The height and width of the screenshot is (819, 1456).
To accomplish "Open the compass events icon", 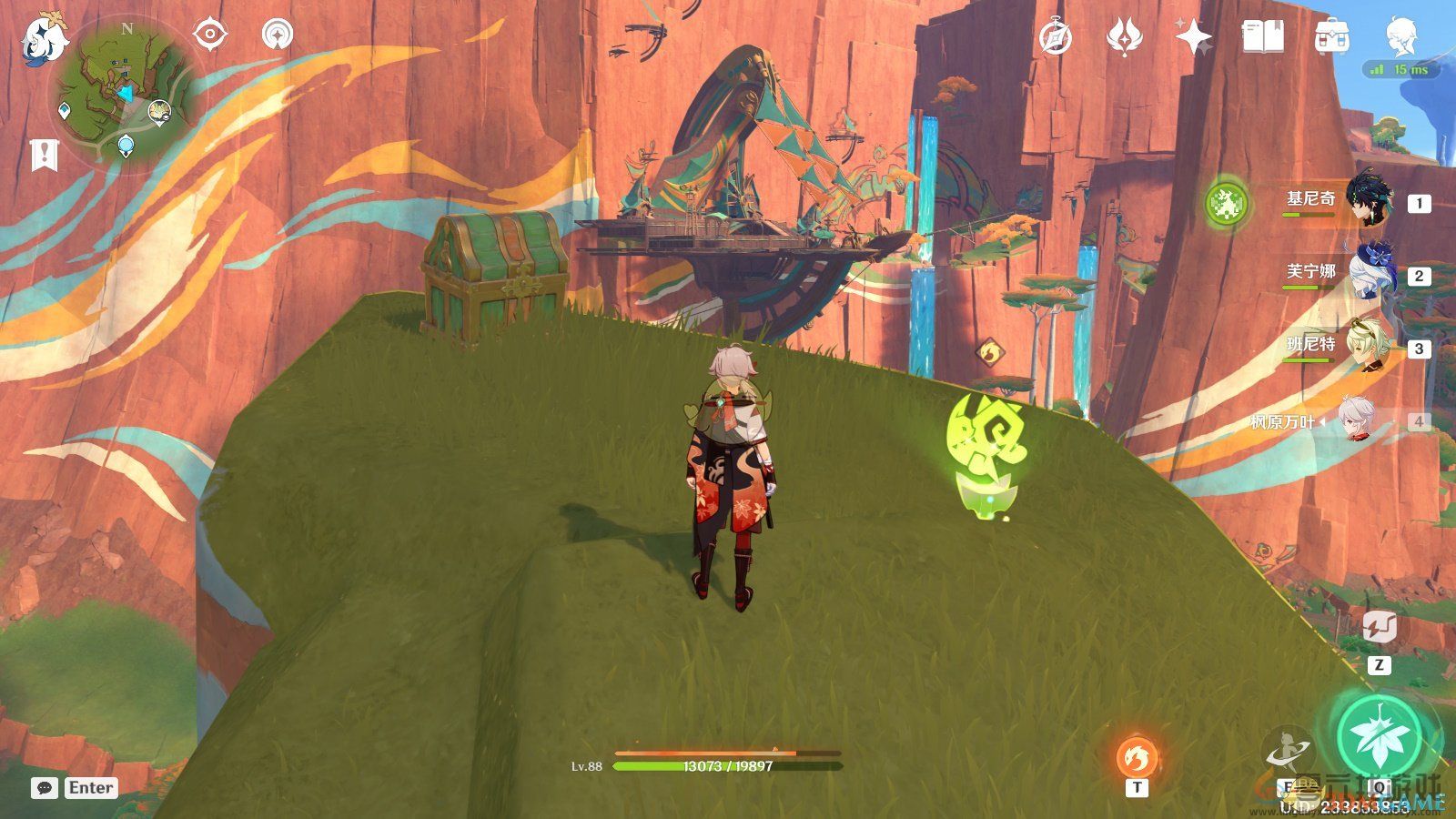I will tap(1056, 37).
